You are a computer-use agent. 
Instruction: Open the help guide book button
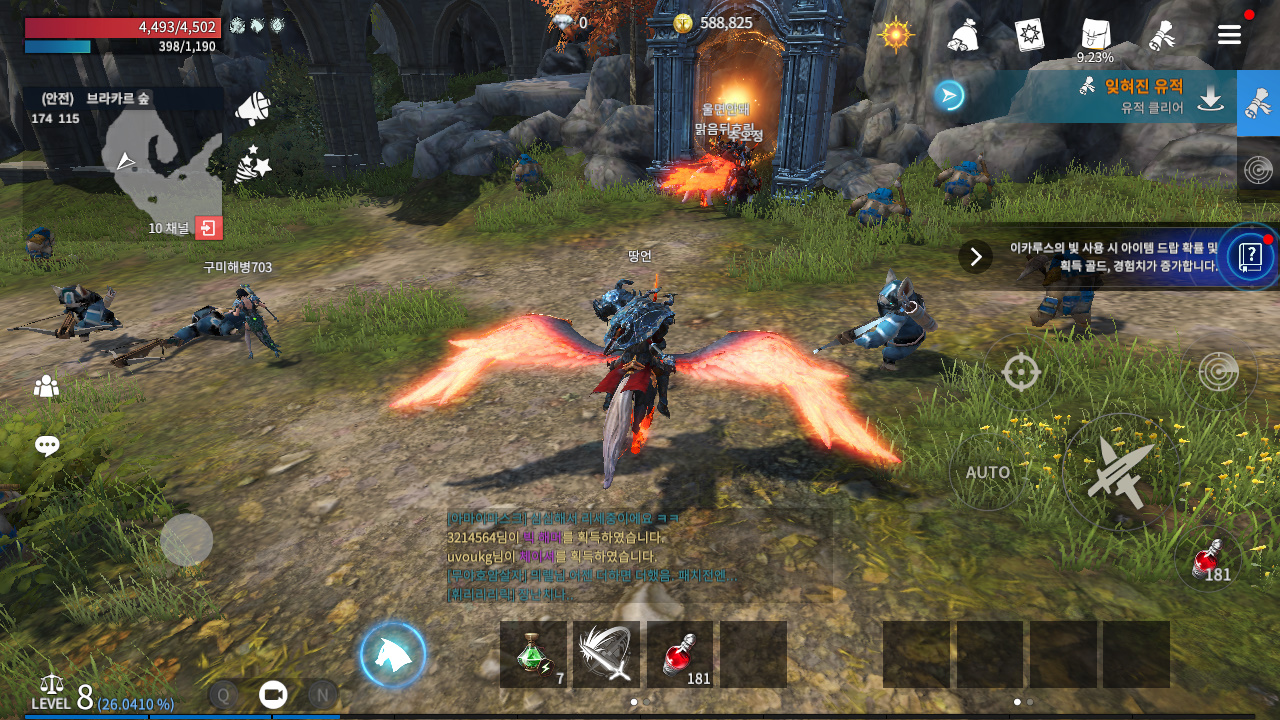click(1250, 256)
